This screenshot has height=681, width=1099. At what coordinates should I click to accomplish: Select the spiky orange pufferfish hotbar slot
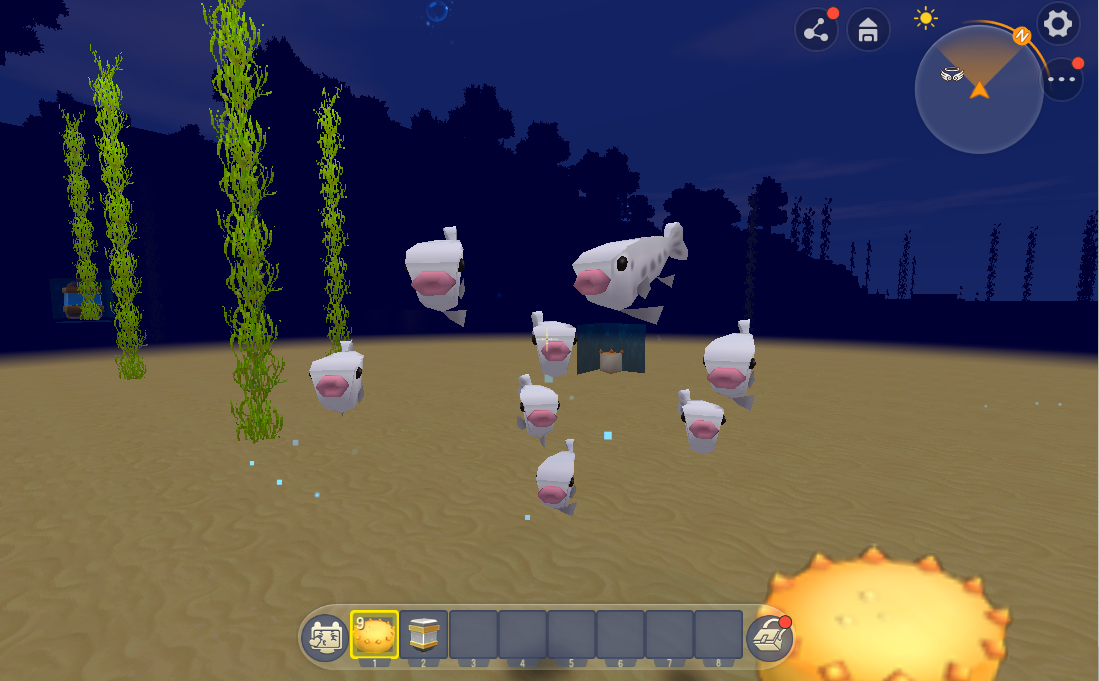[x=374, y=635]
